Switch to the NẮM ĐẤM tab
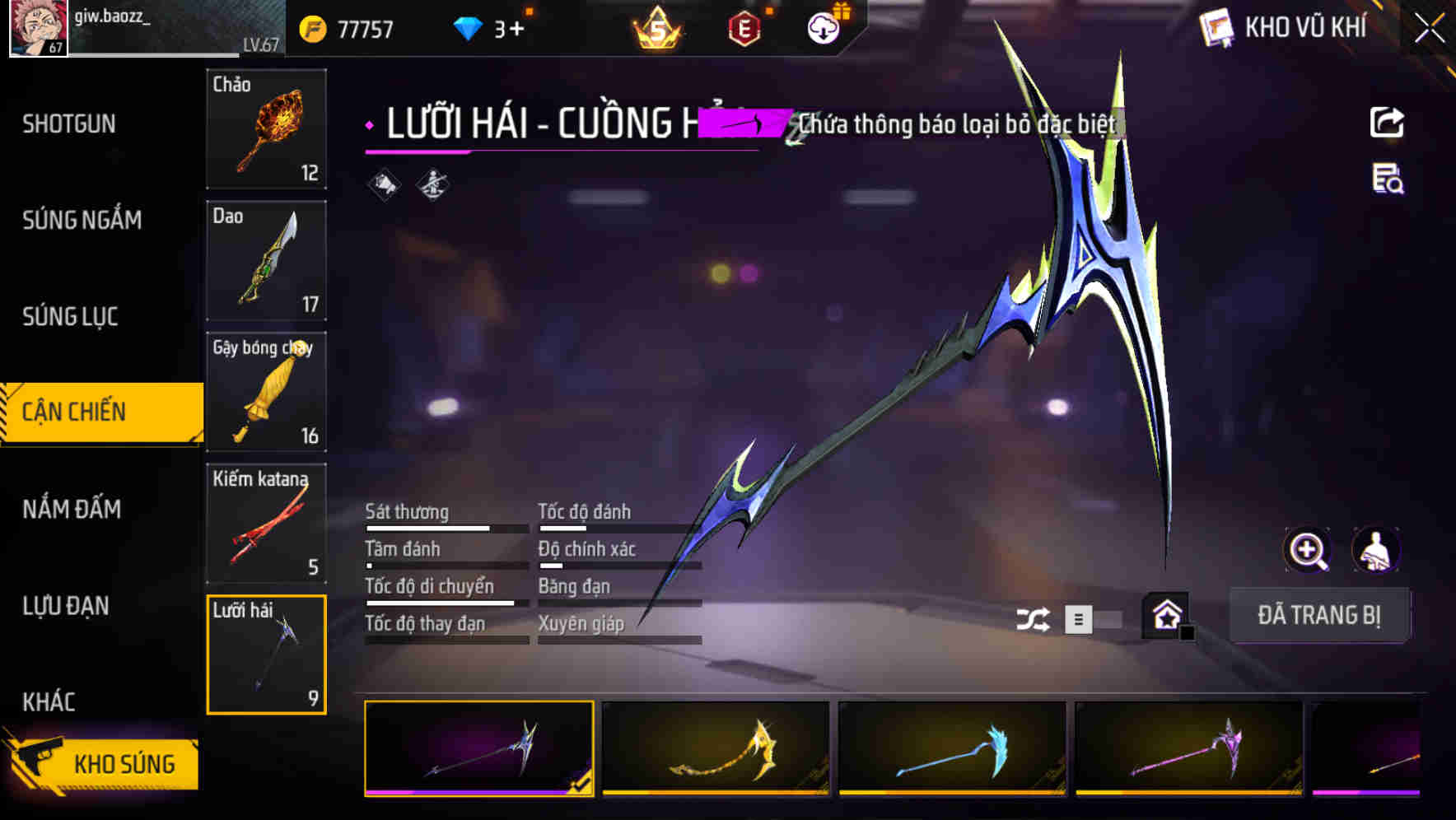Screen dimensions: 1456x820 (72, 510)
